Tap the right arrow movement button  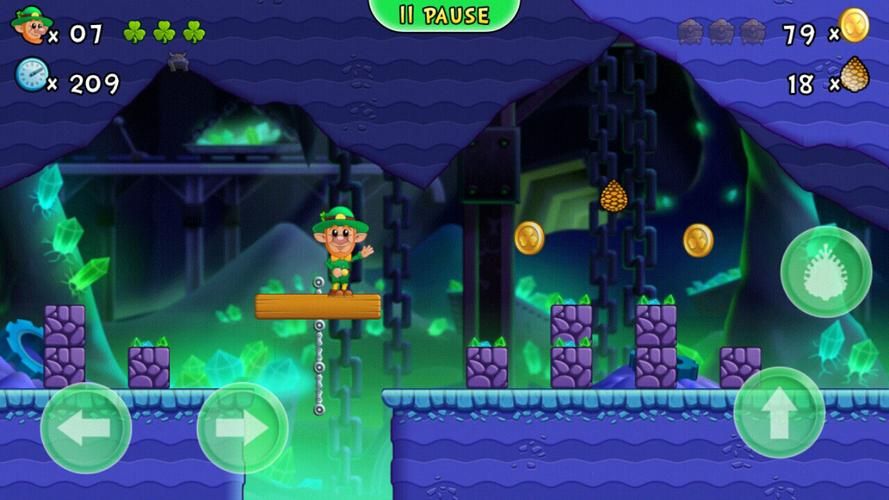point(243,428)
